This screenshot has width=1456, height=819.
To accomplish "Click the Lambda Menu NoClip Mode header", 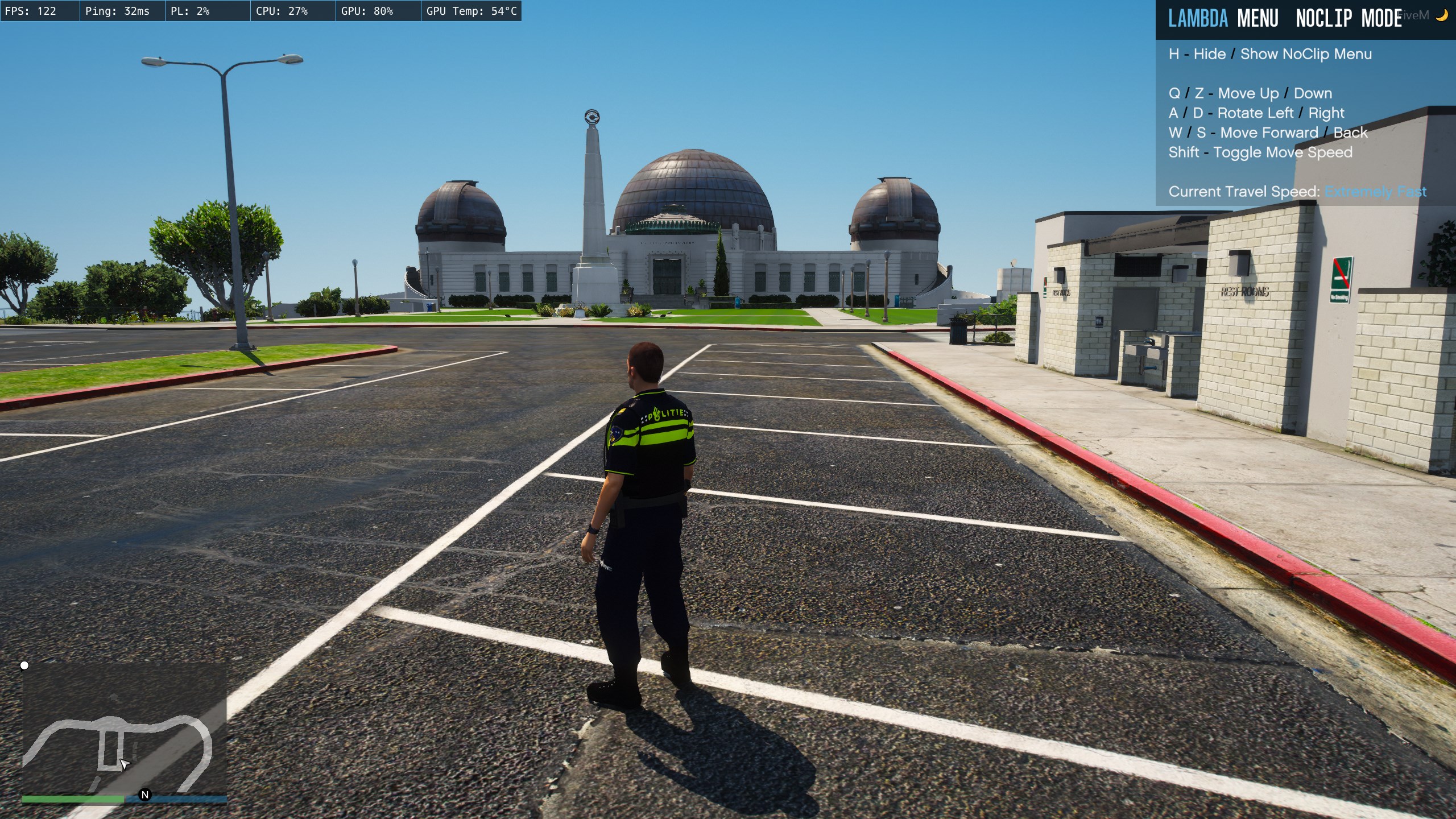I will [x=1285, y=19].
